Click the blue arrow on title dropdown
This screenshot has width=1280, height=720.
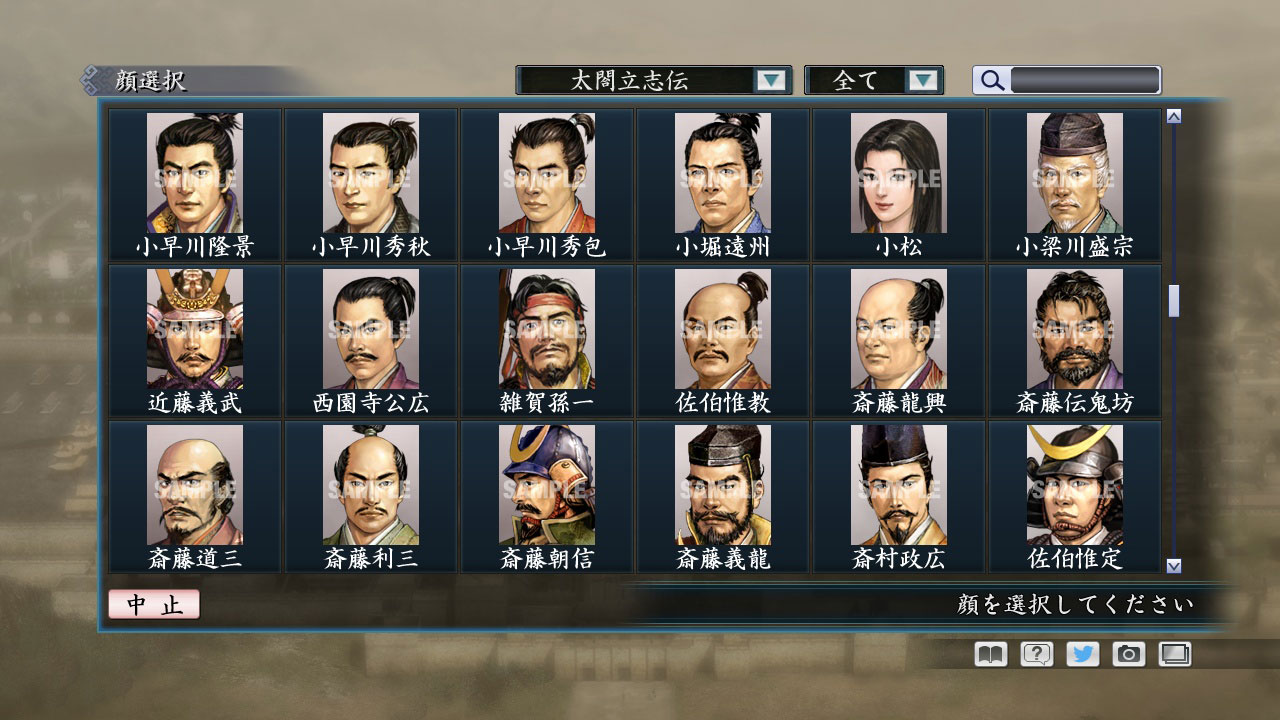point(771,79)
